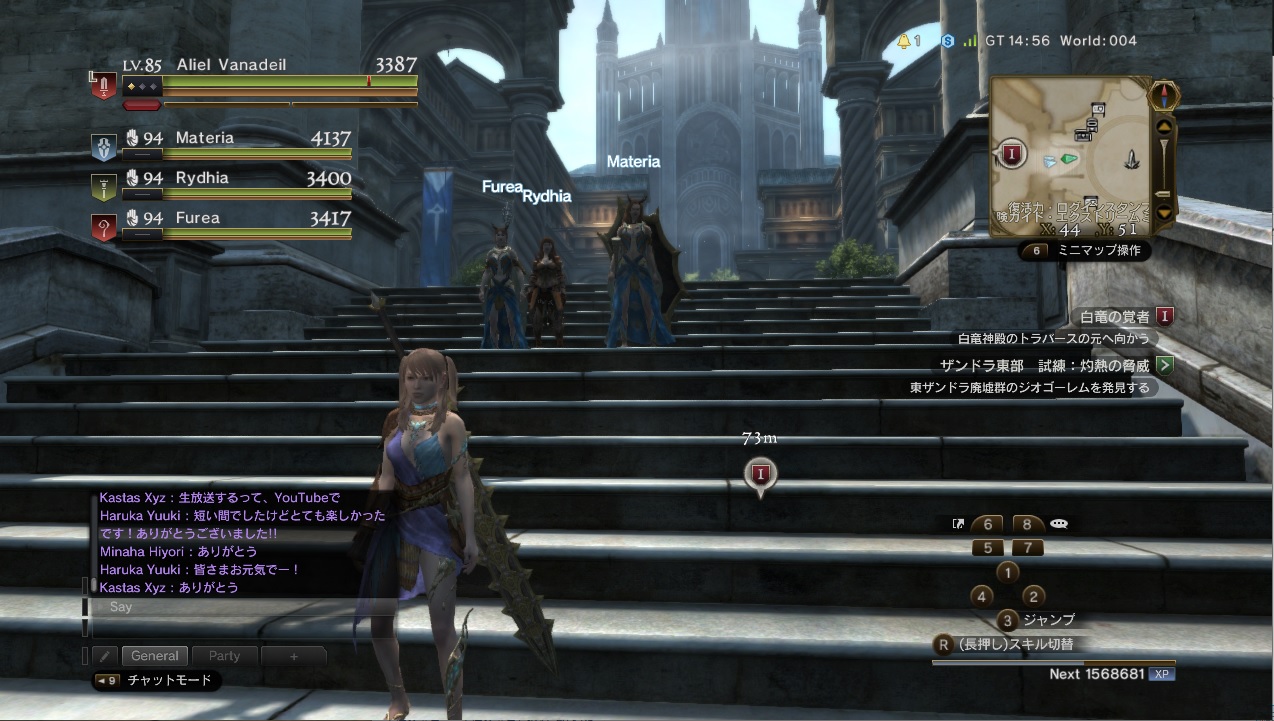Open the speech bubble chat shortcut icon
1274x721 pixels.
pos(1059,524)
